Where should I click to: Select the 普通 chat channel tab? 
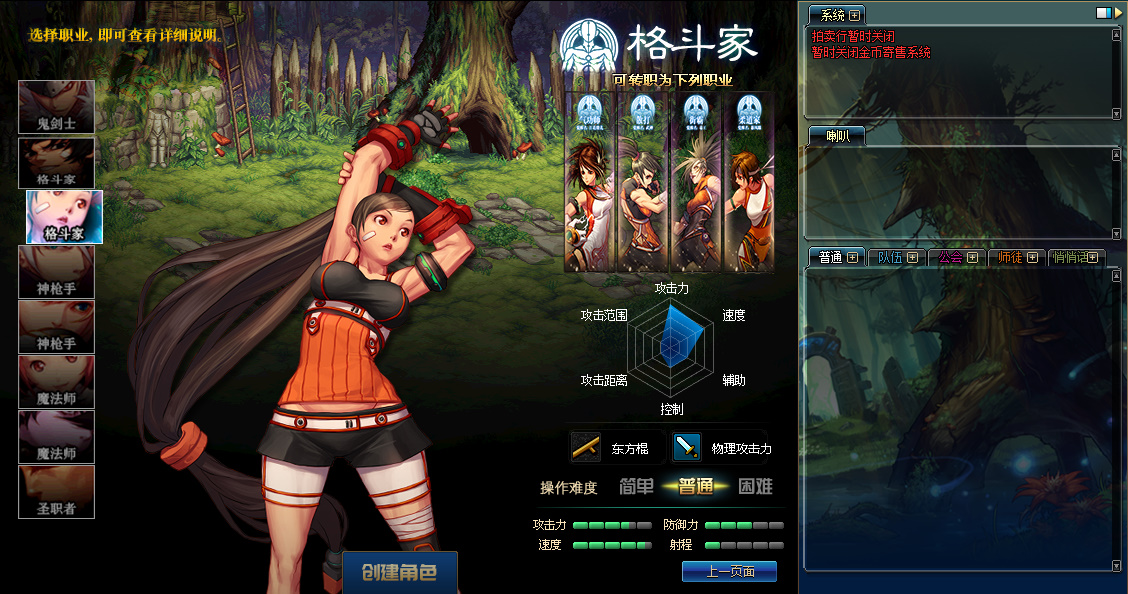pos(837,257)
